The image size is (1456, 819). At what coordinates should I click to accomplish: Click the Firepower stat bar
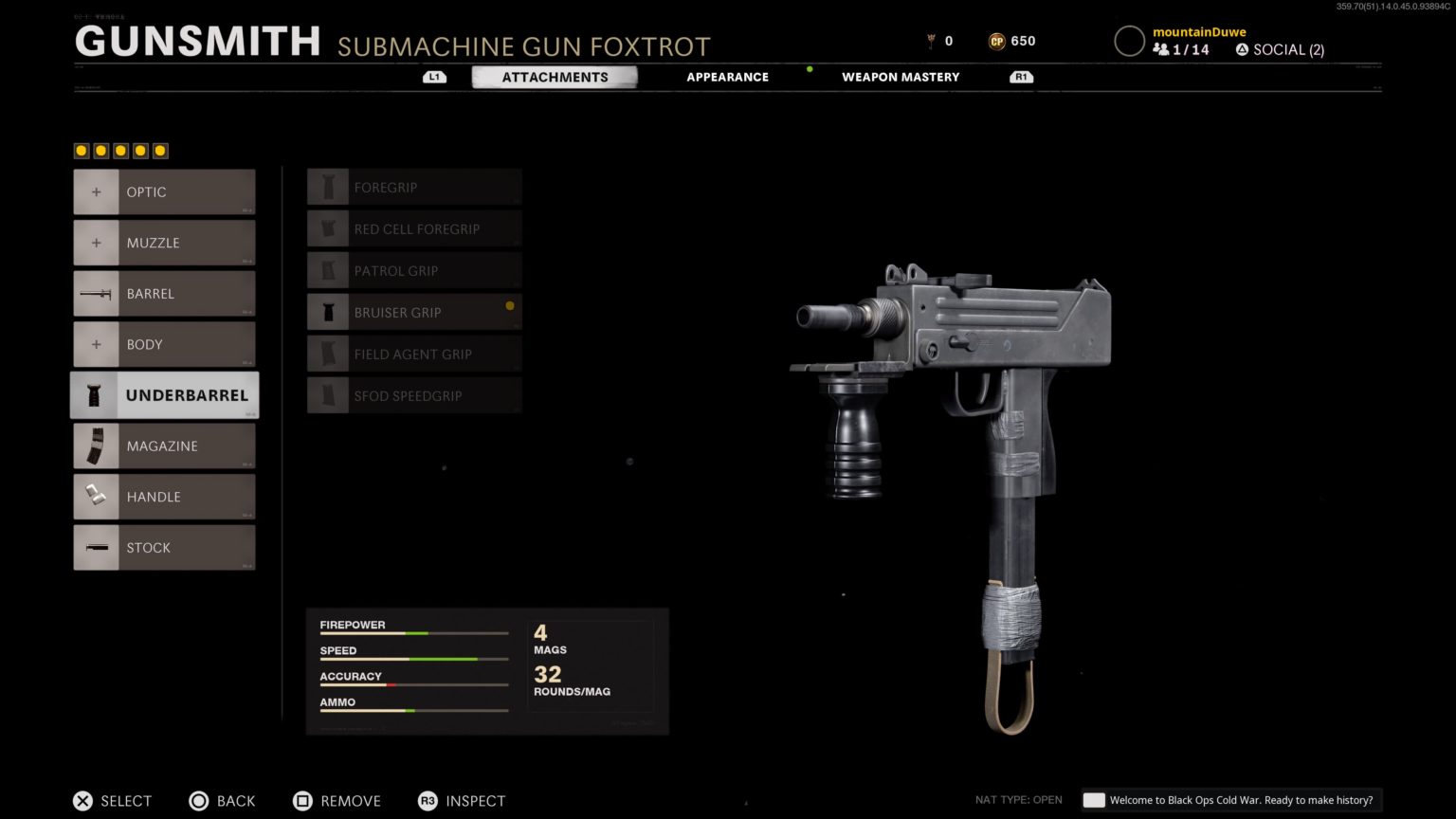412,631
